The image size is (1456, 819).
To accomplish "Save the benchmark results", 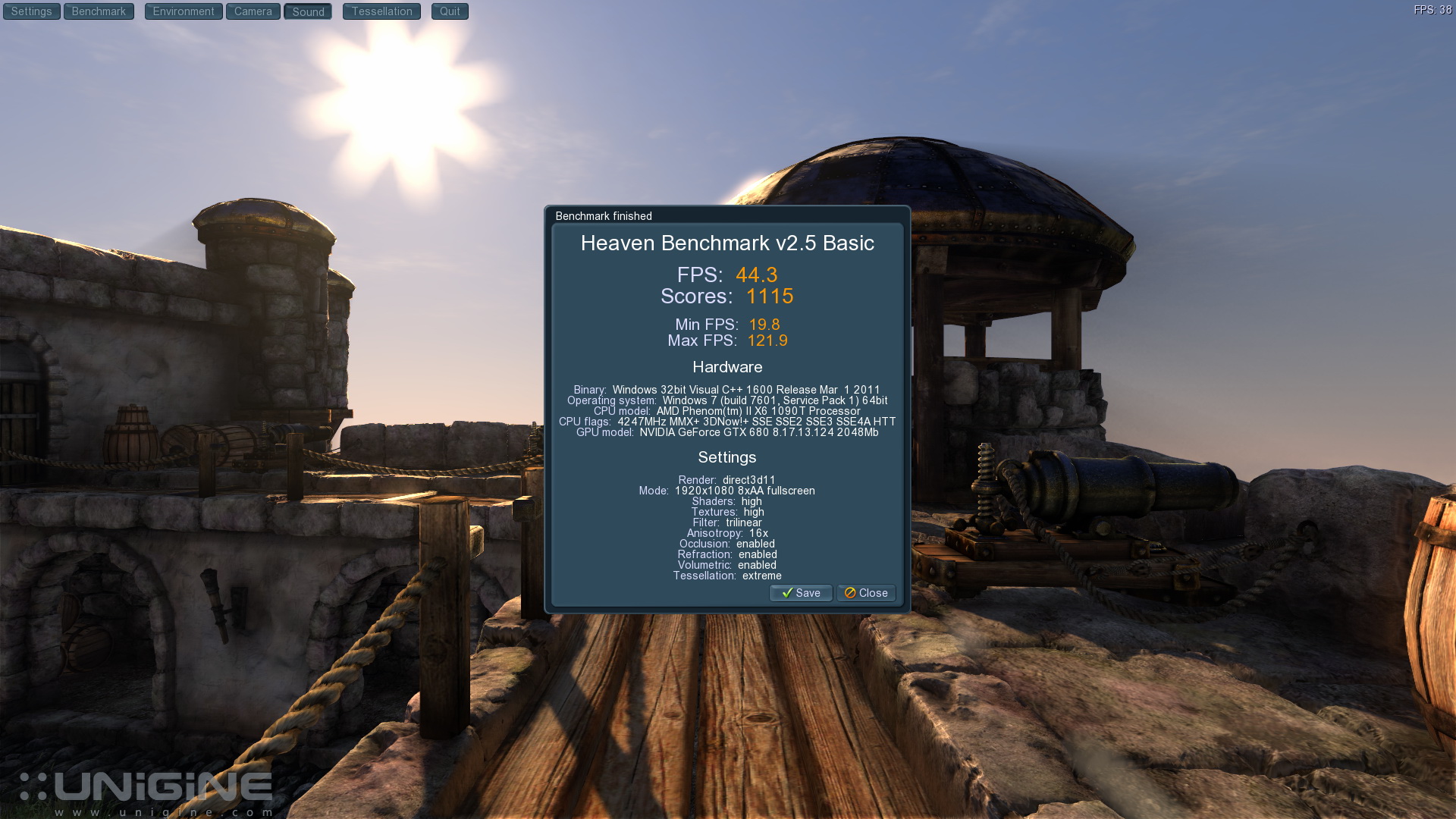I will [801, 593].
